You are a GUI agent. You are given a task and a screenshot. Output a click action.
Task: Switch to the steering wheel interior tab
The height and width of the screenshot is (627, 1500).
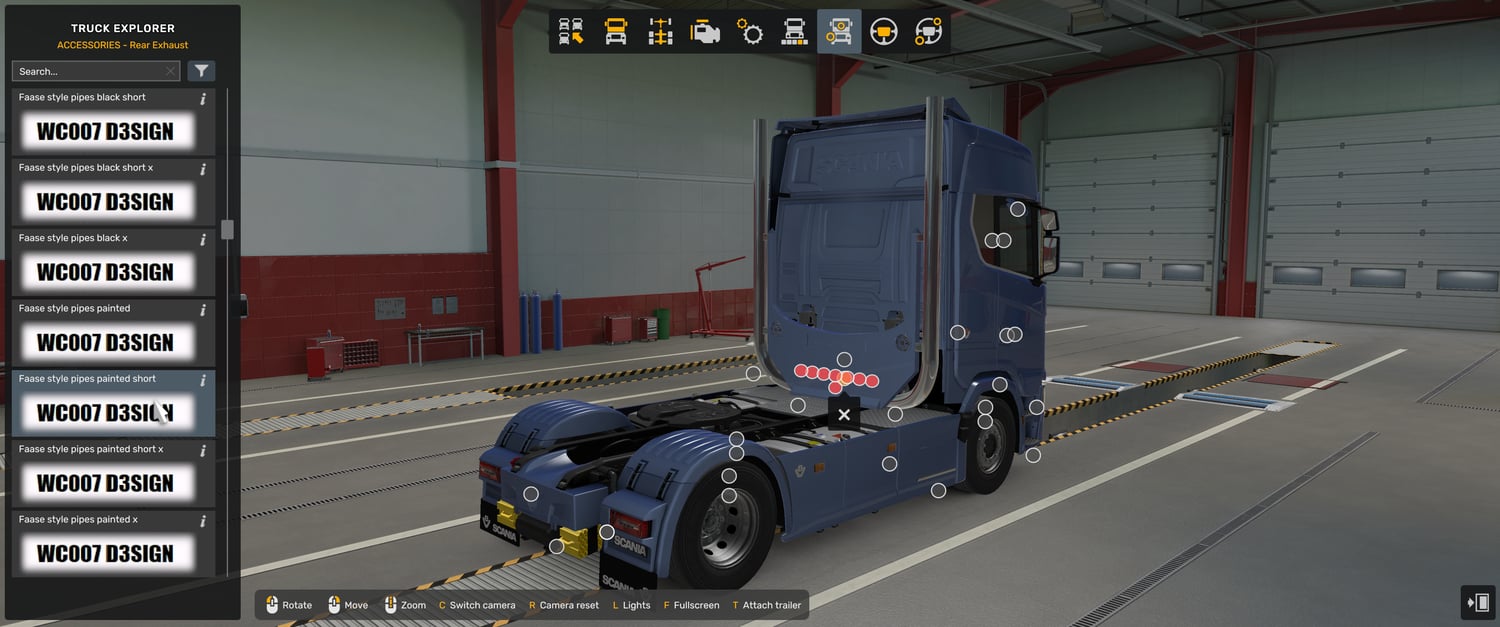coord(883,32)
